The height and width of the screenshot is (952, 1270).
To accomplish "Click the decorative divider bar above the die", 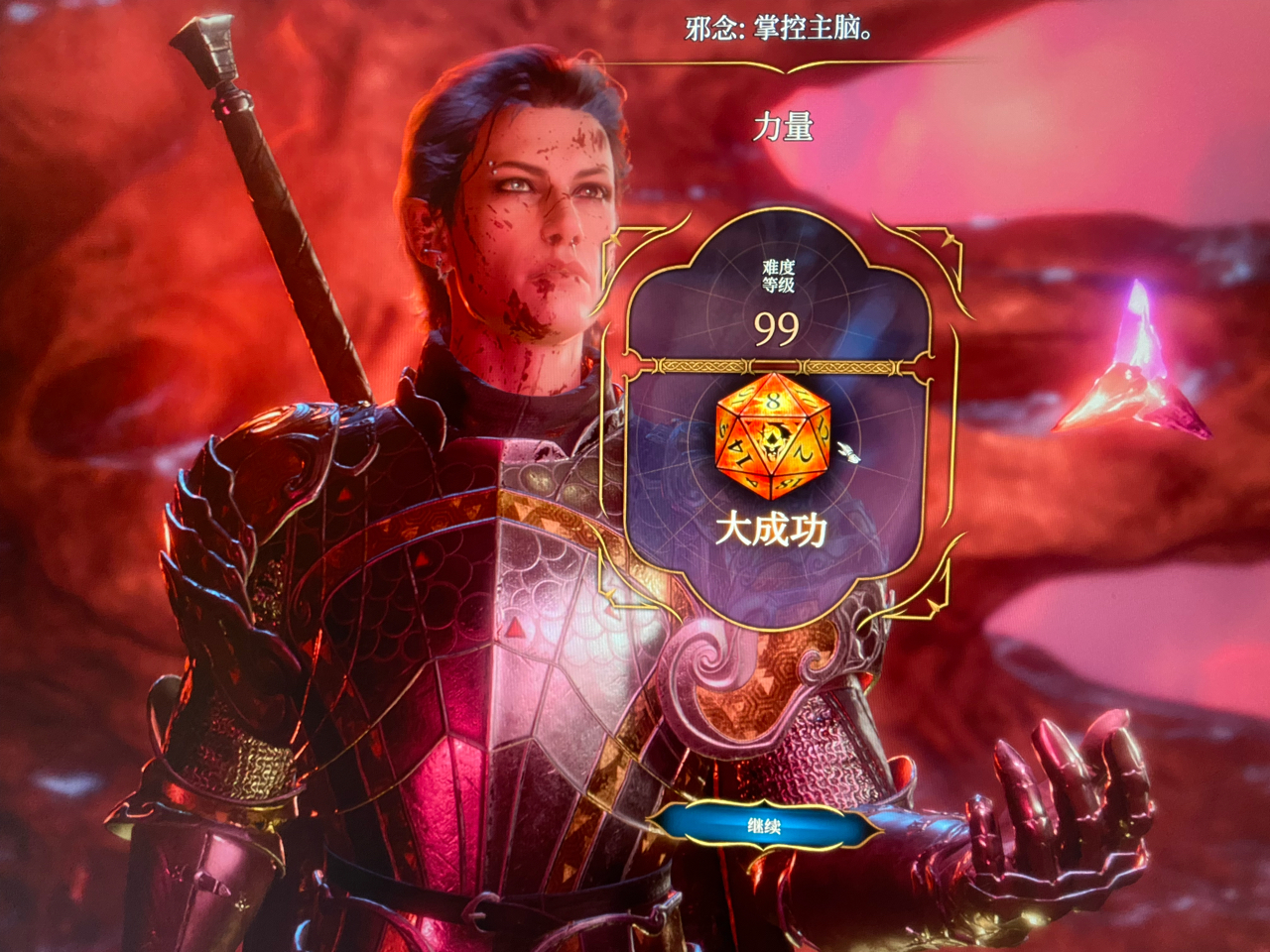I will [x=774, y=365].
